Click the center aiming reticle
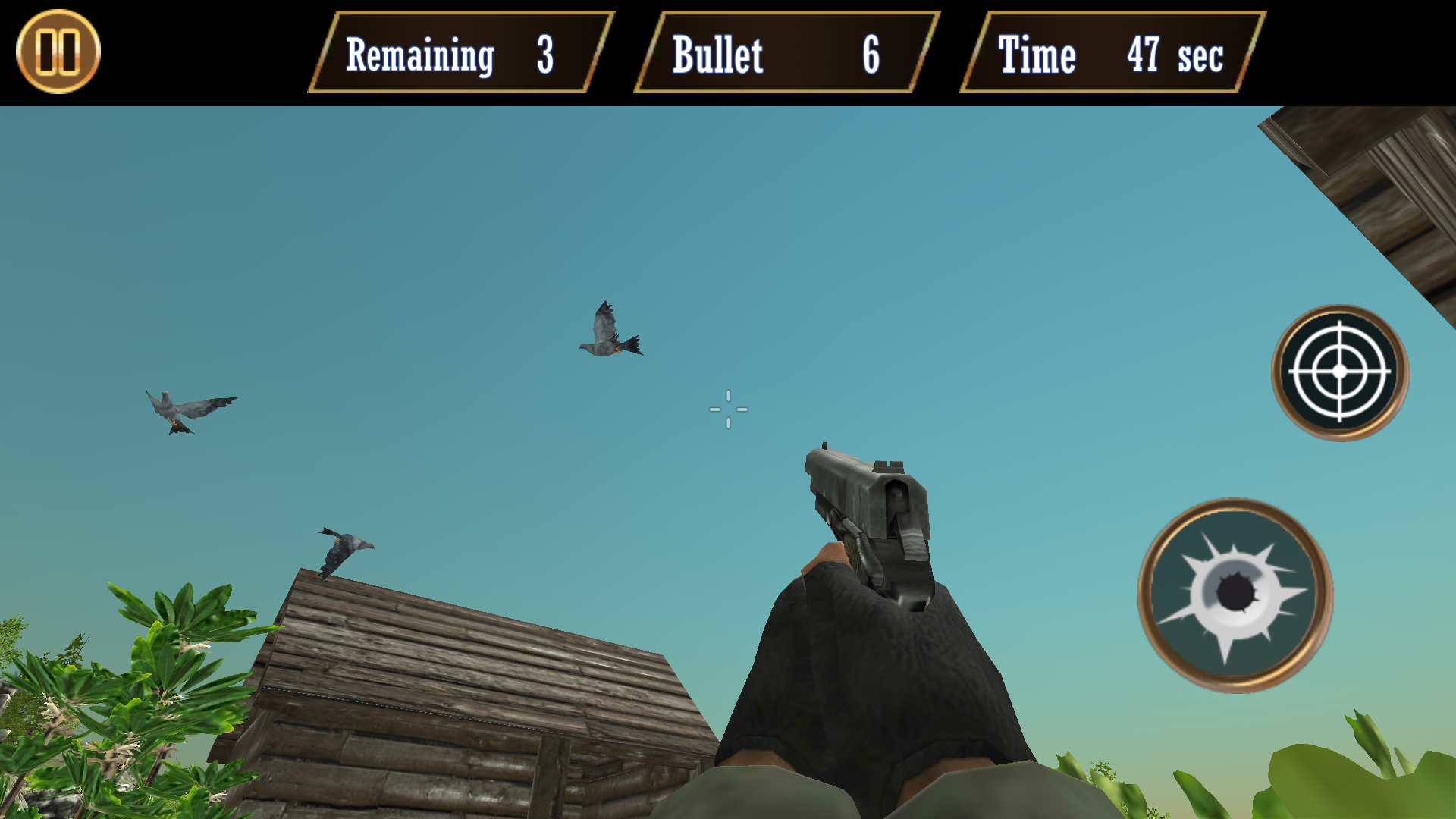The image size is (1456, 819). point(728,409)
